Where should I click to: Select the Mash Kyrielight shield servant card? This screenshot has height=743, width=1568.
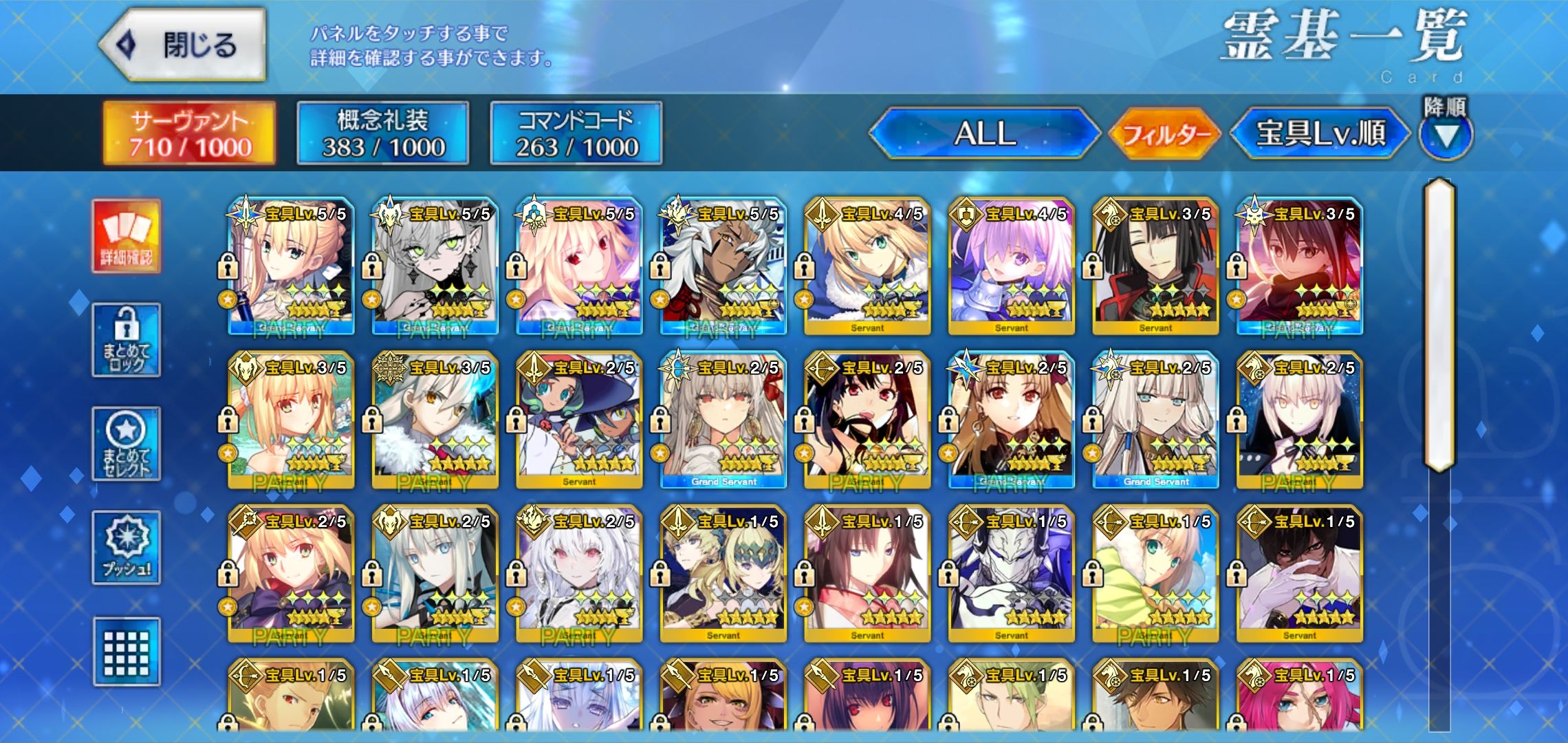[x=1011, y=266]
